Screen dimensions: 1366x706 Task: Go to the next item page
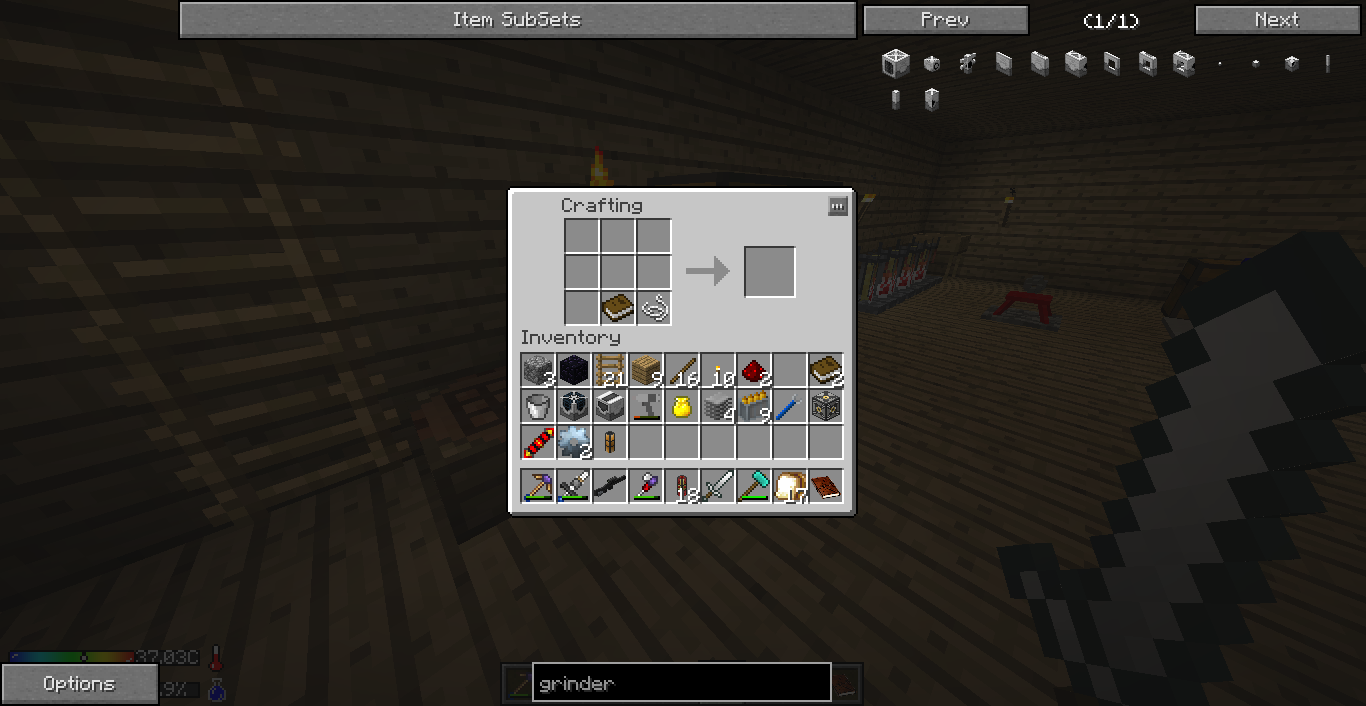click(1277, 20)
